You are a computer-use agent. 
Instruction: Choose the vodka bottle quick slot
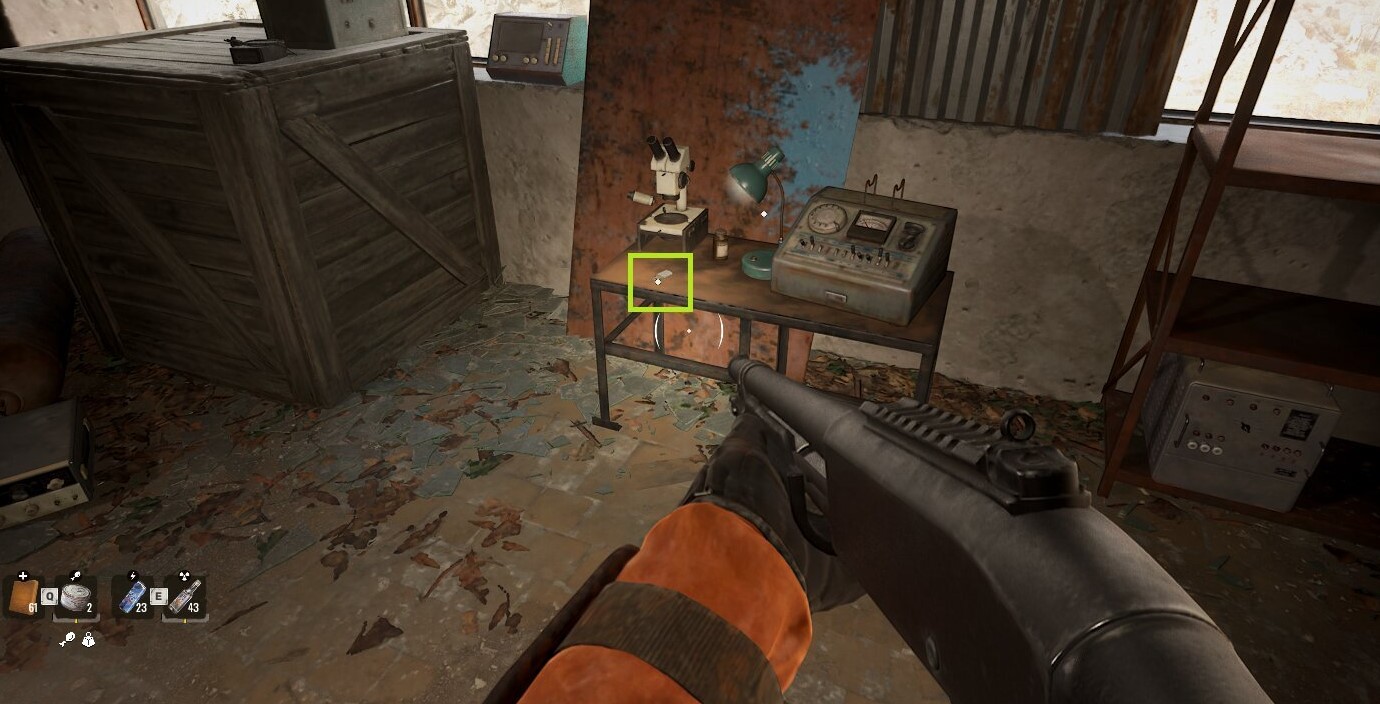tap(186, 596)
